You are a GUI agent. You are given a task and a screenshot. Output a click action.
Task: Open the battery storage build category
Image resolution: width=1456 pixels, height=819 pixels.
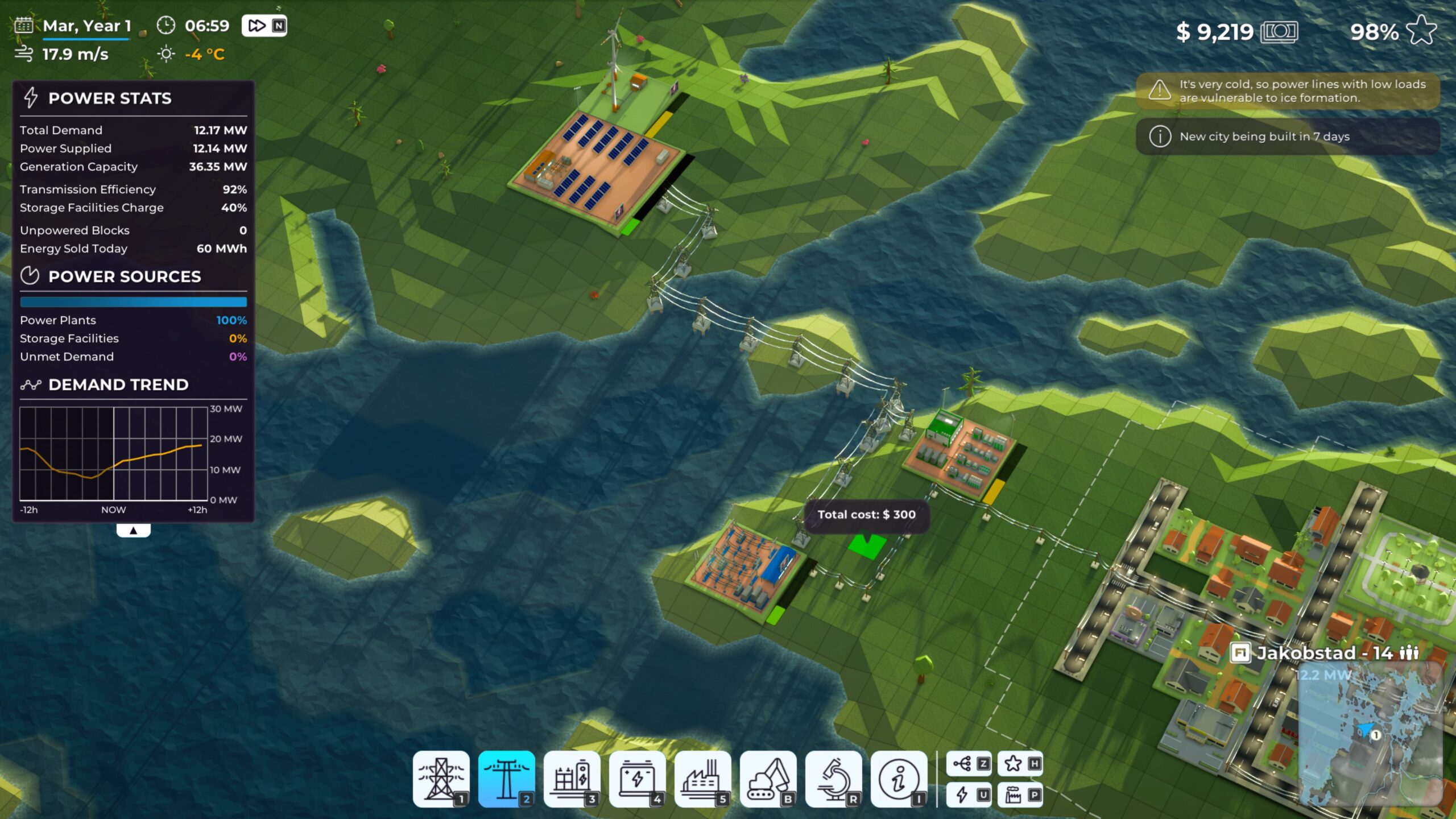[x=637, y=778]
